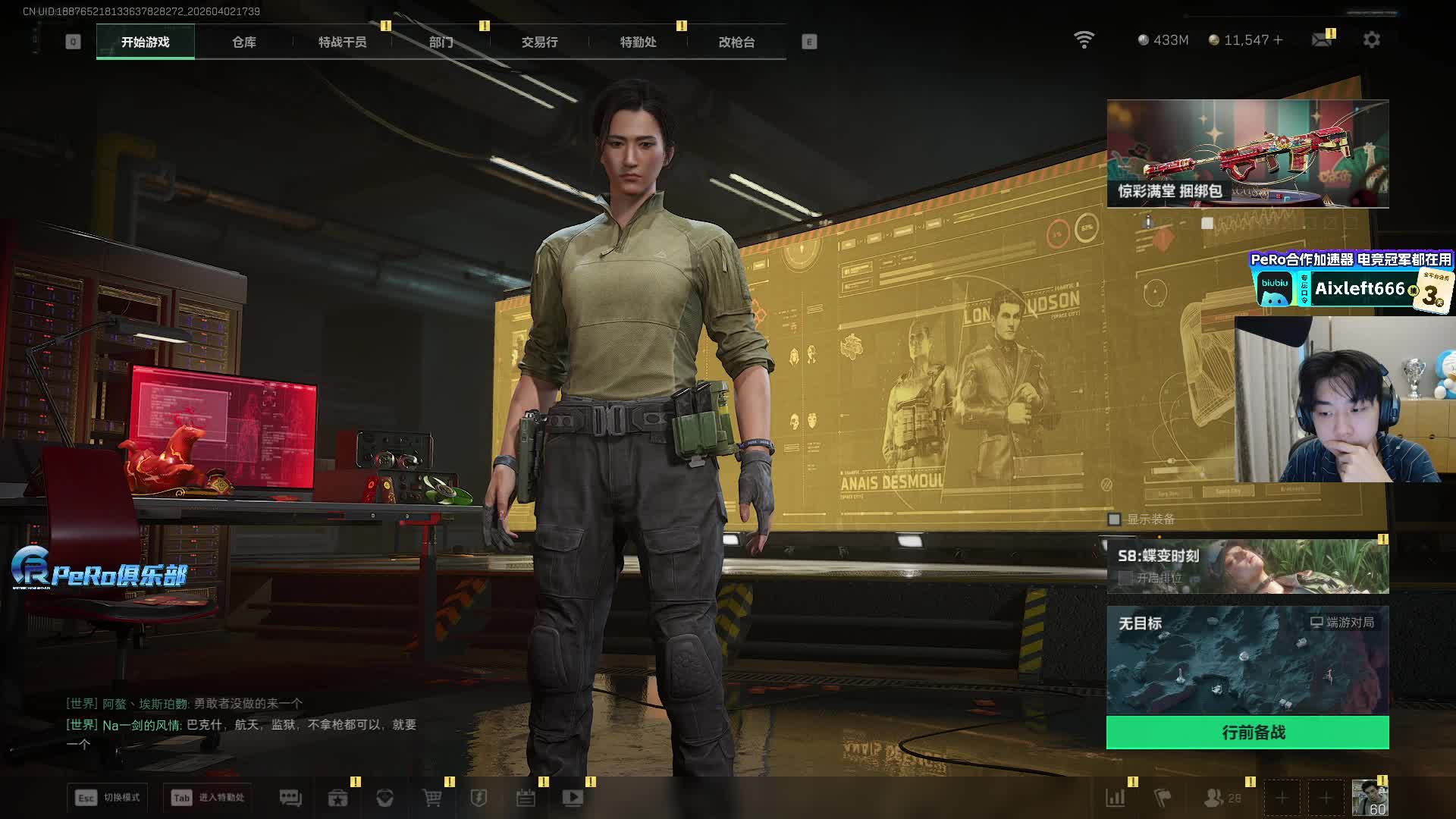This screenshot has height=819, width=1456.
Task: View the 惊彩满堂 bundle promotion banner
Action: (x=1247, y=154)
